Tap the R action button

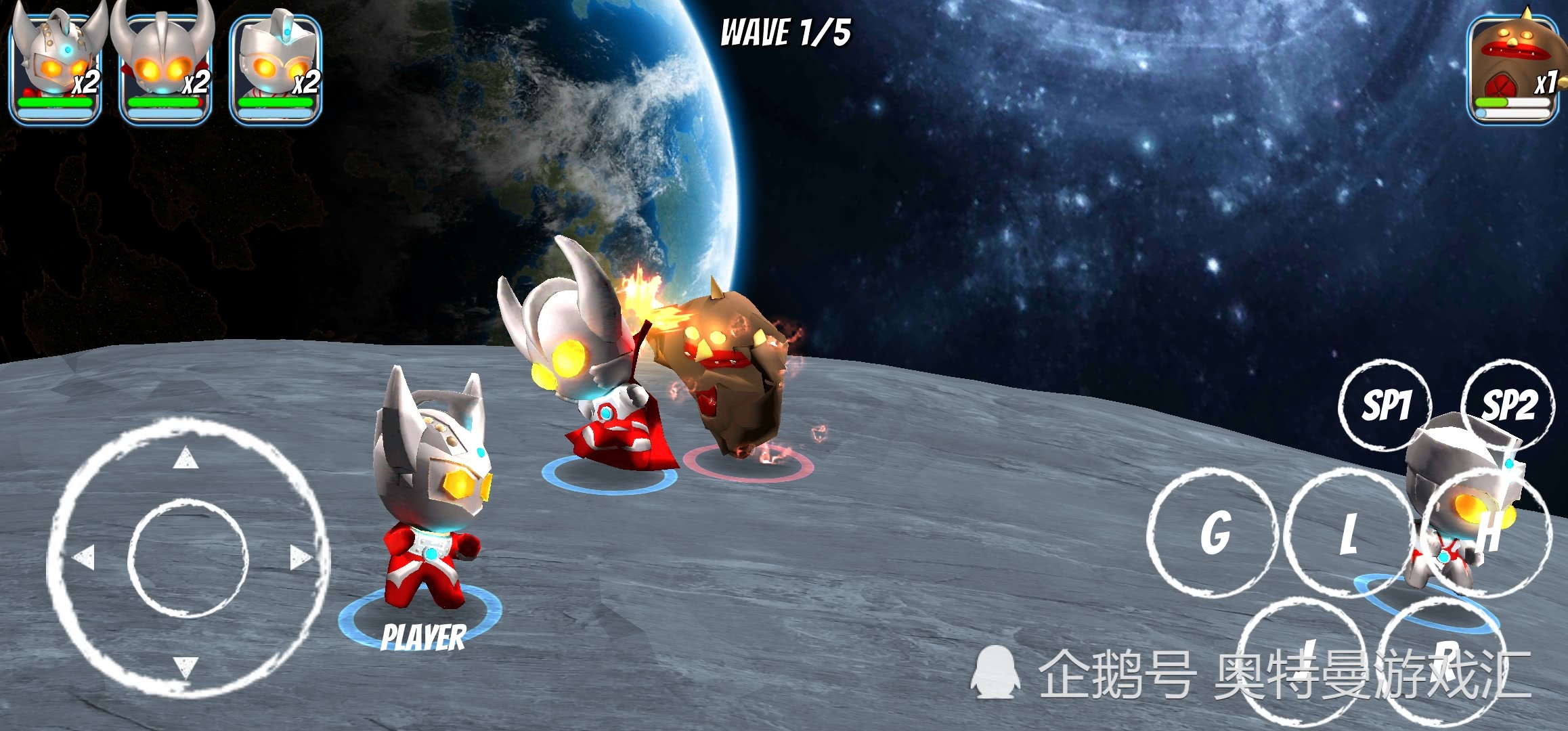coord(1443,660)
